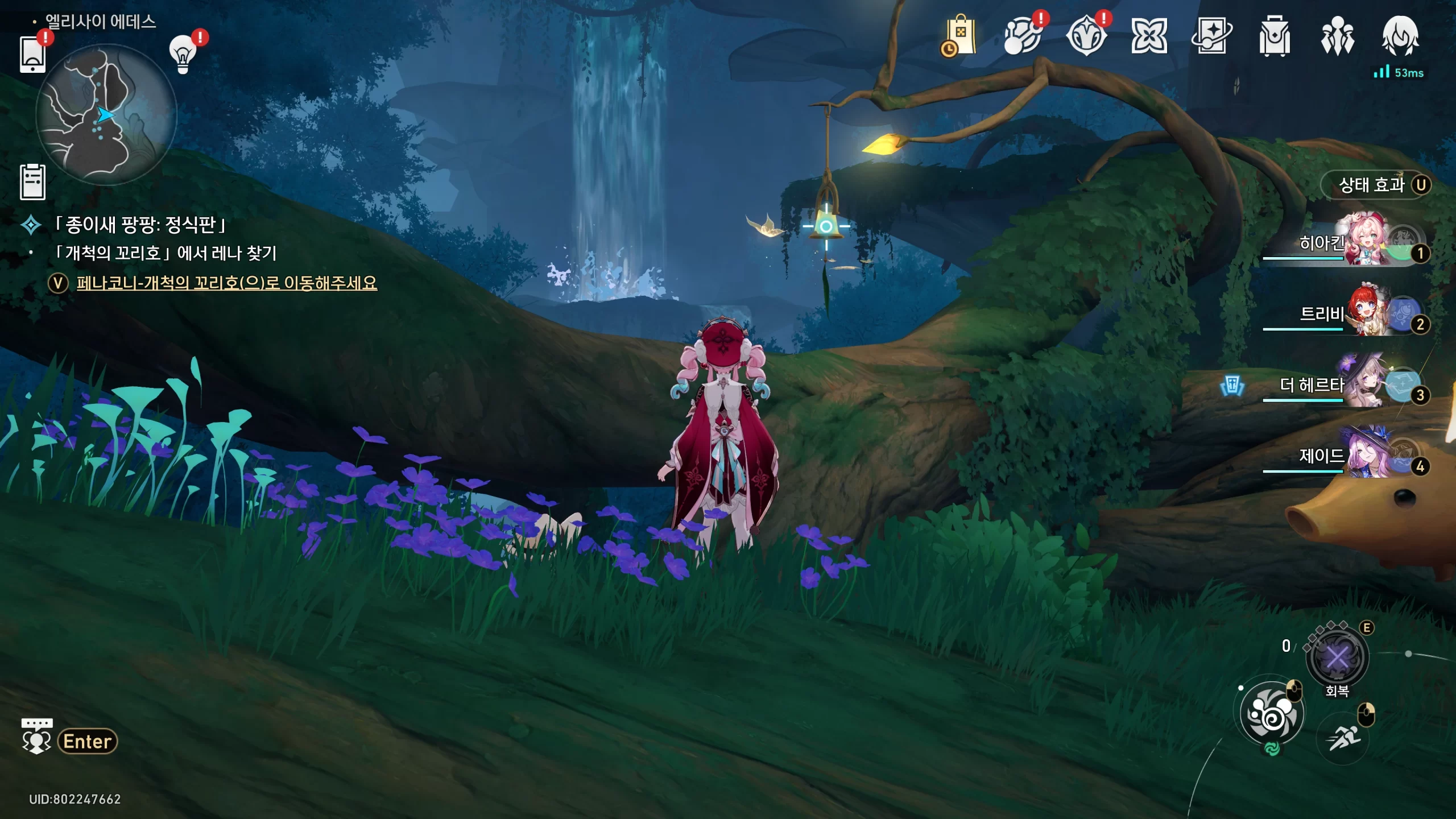Select the paper bird quest tracker title
This screenshot has width=1456, height=819.
[140, 225]
